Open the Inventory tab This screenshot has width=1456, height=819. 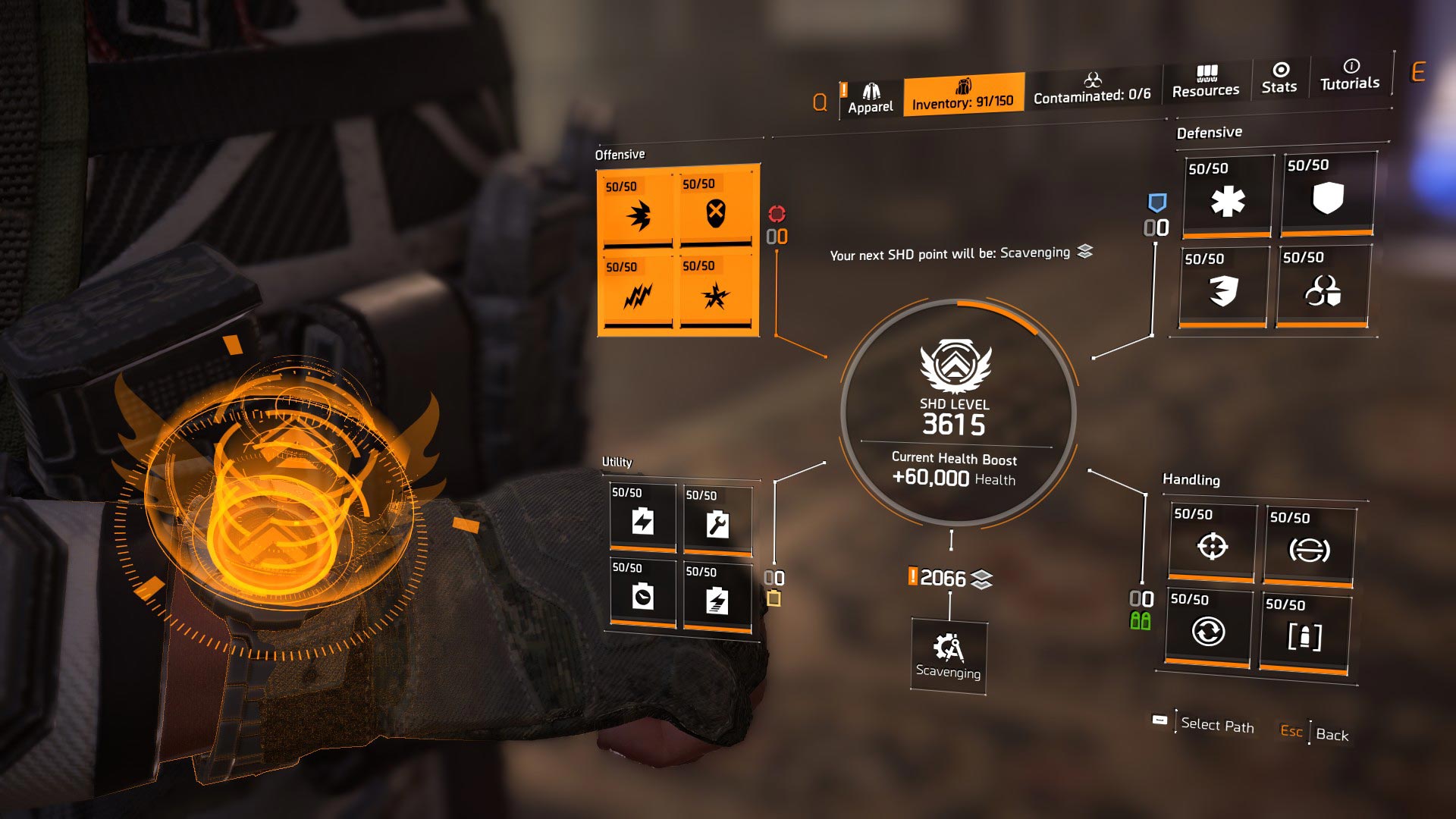pos(963,91)
